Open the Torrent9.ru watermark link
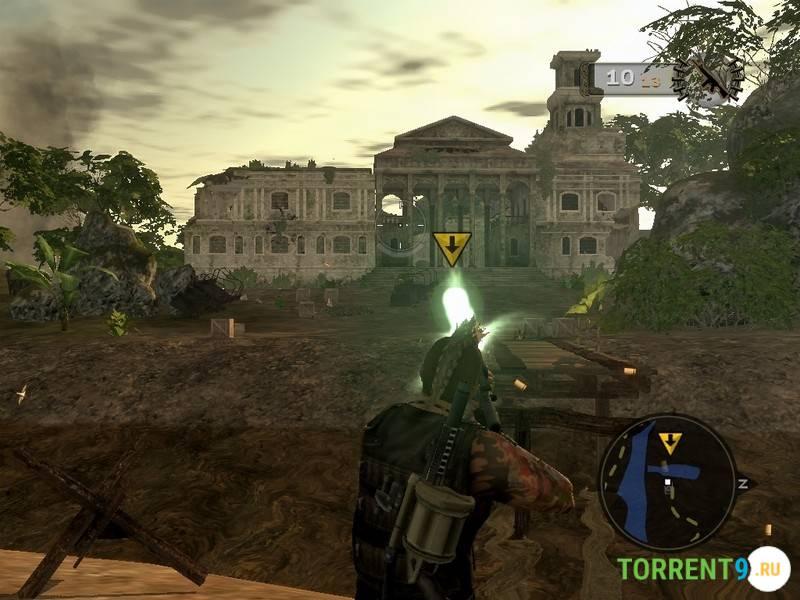 702,569
